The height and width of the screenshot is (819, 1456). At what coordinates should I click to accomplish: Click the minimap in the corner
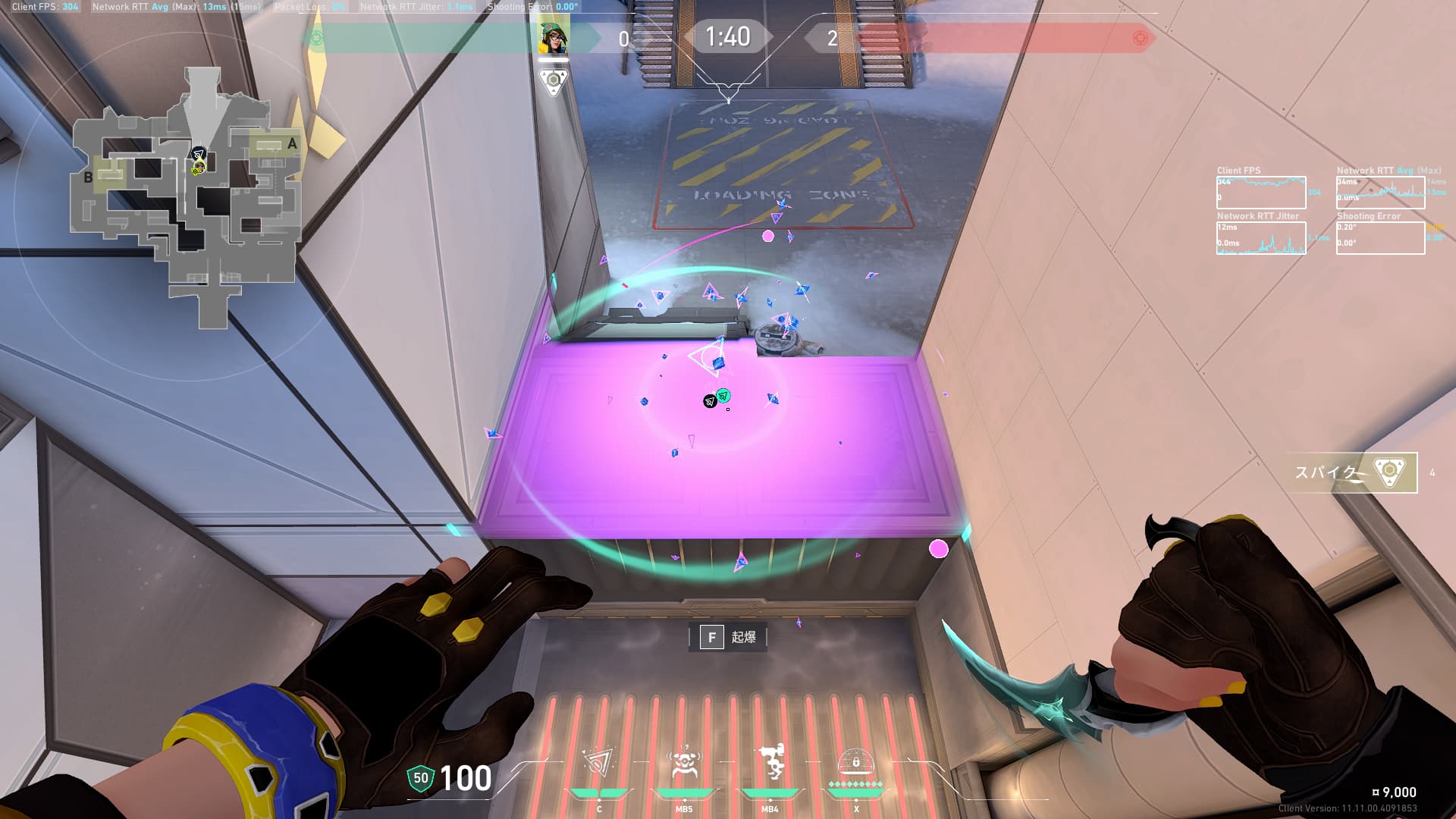[187, 199]
